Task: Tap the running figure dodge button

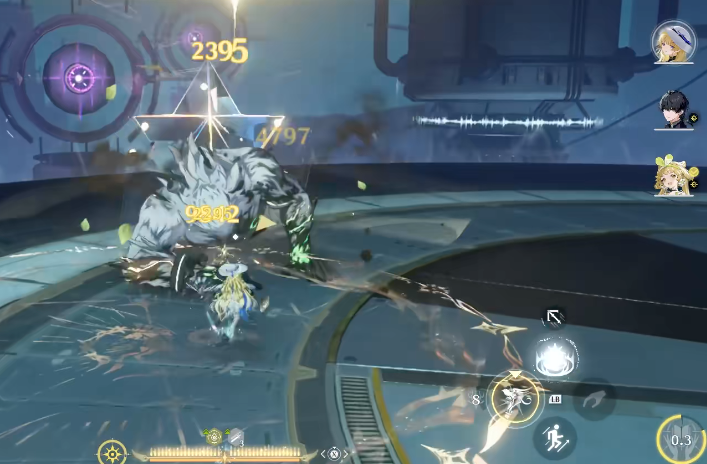Action: click(x=552, y=436)
